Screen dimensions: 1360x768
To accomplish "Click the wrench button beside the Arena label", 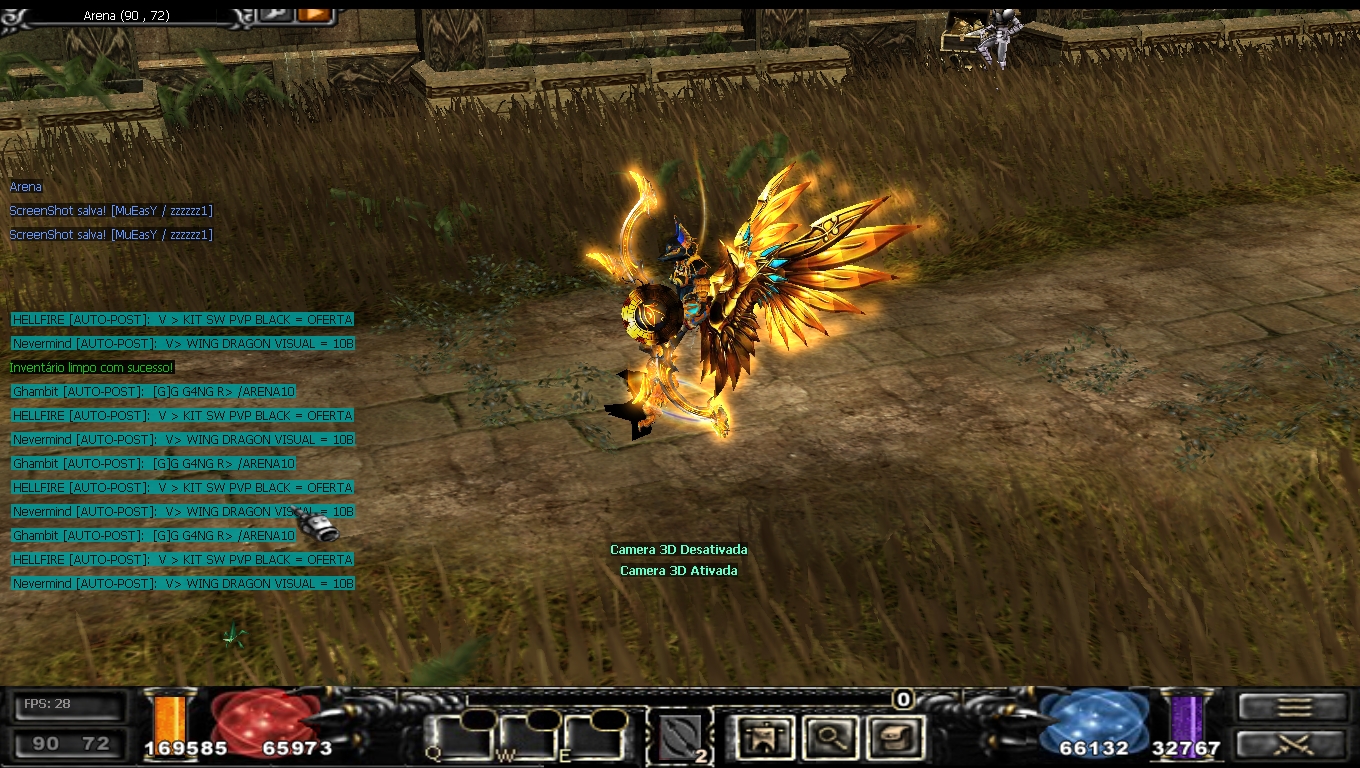I will [275, 14].
